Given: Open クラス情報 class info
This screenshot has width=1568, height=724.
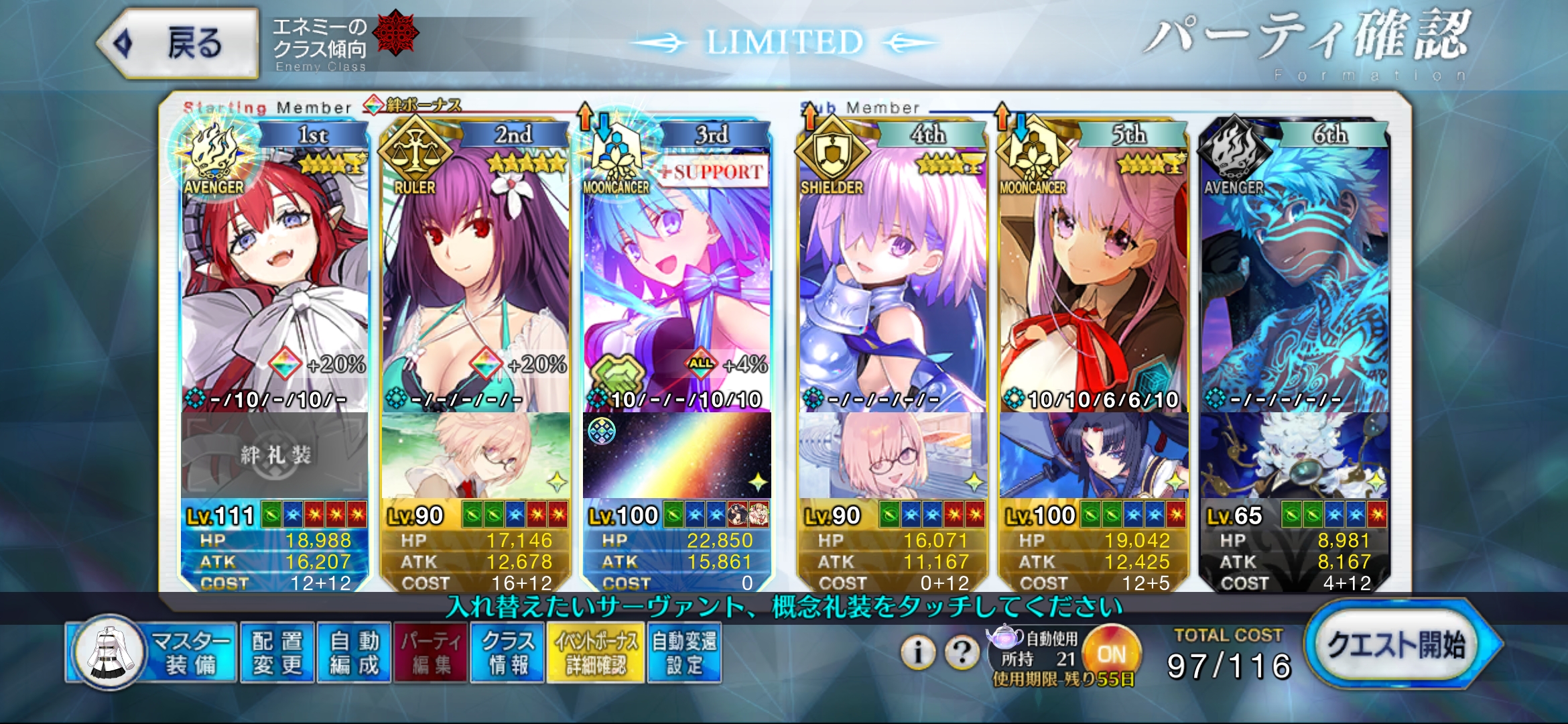Looking at the screenshot, I should coord(507,653).
